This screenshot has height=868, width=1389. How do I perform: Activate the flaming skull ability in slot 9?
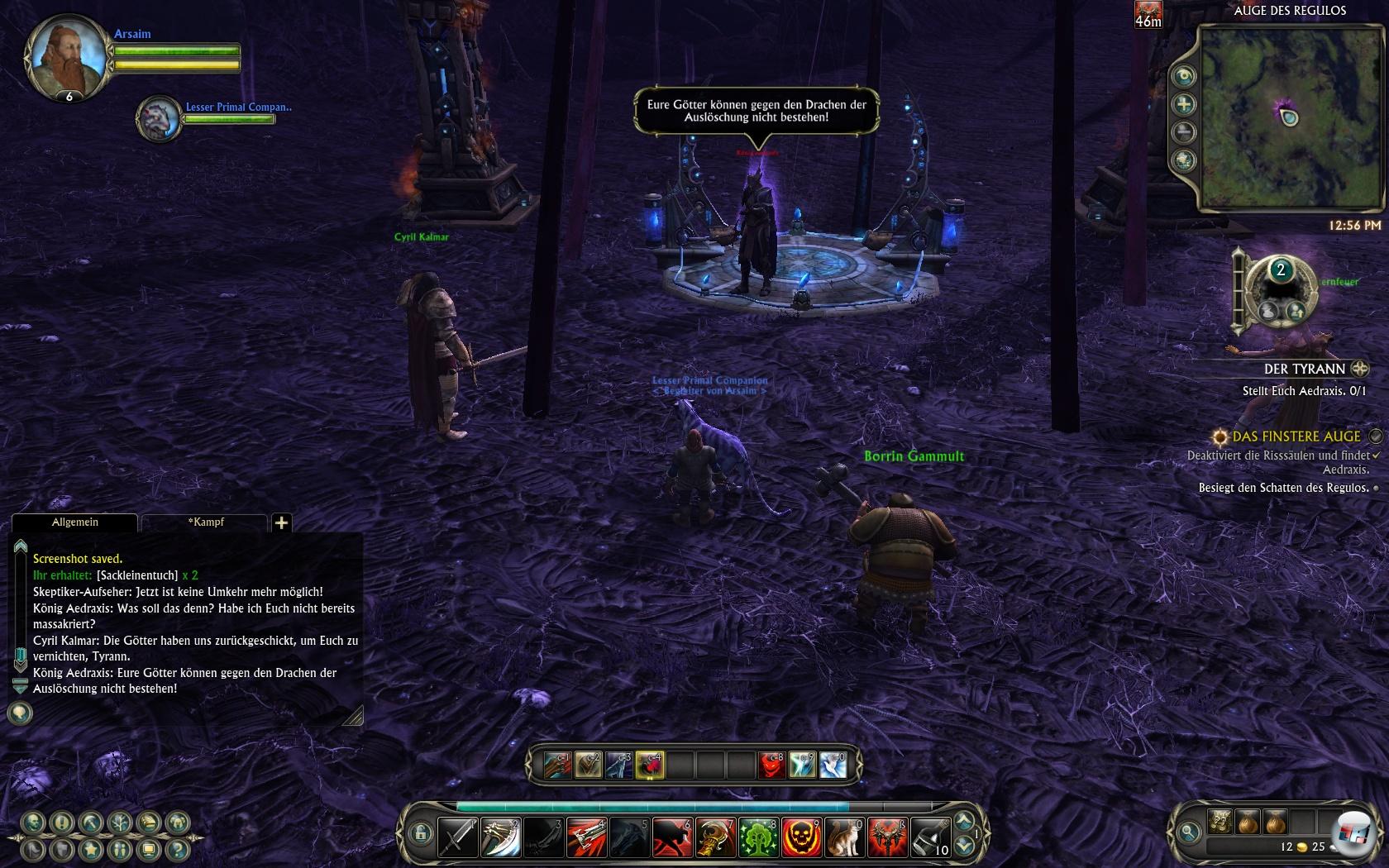coord(801,837)
